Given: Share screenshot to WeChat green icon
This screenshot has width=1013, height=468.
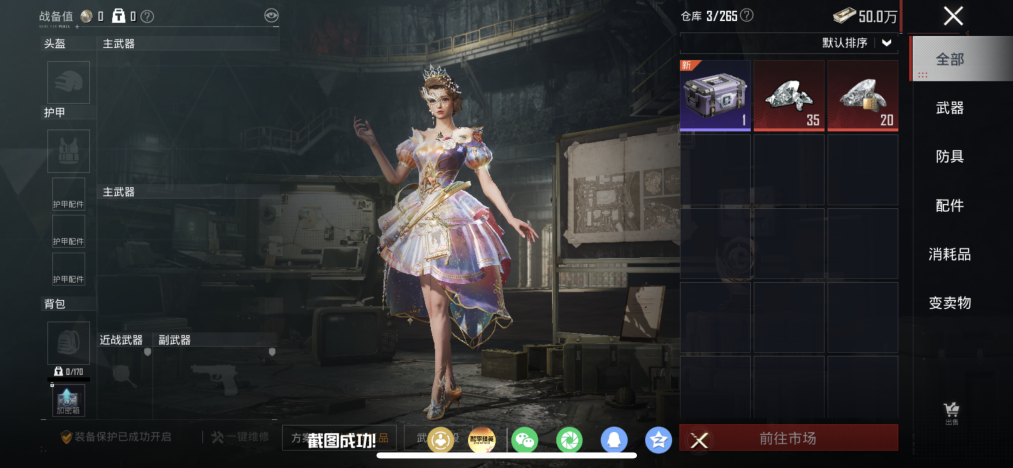Looking at the screenshot, I should pos(524,439).
